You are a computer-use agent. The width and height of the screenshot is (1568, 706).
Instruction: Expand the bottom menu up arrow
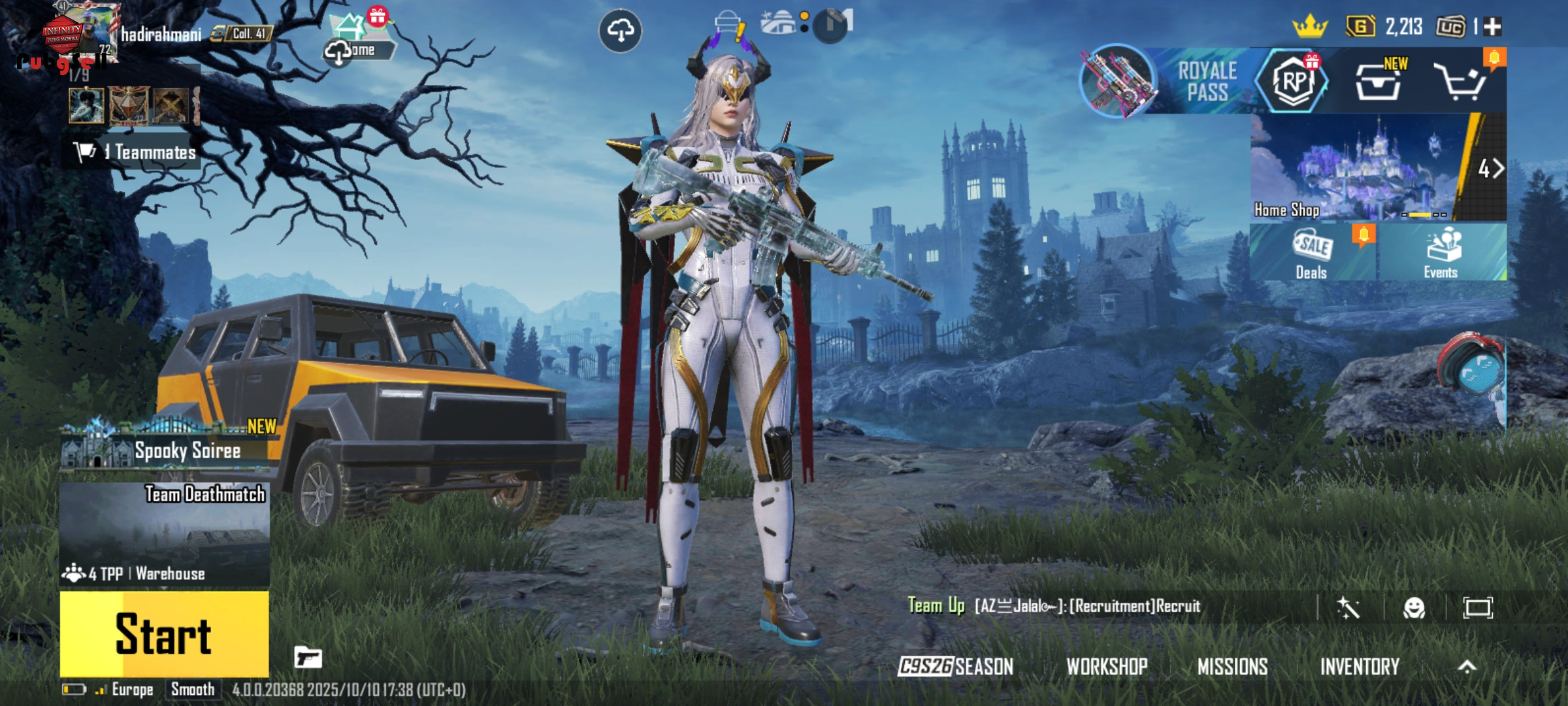[1467, 666]
